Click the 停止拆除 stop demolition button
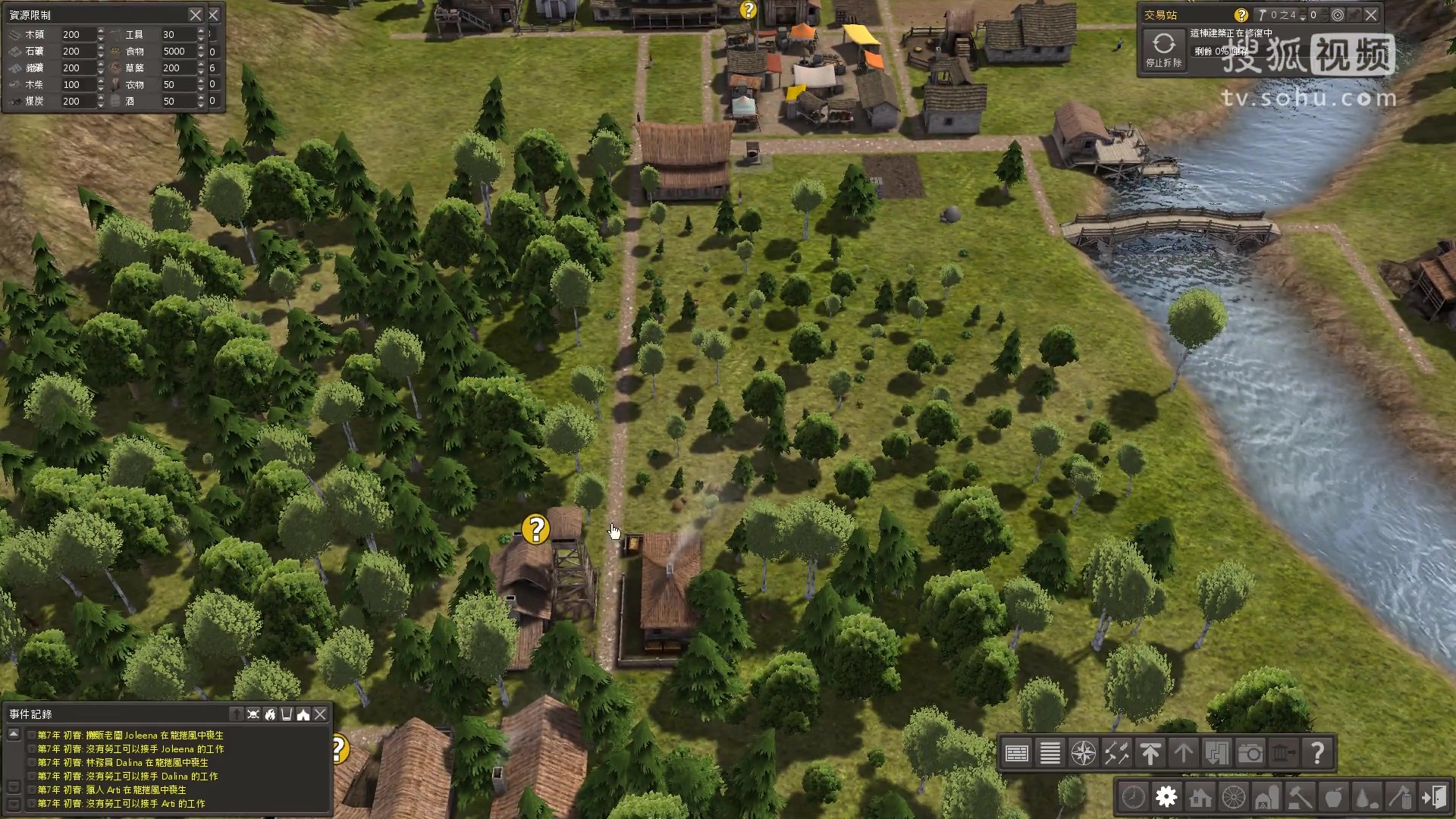1456x819 pixels. (1164, 49)
